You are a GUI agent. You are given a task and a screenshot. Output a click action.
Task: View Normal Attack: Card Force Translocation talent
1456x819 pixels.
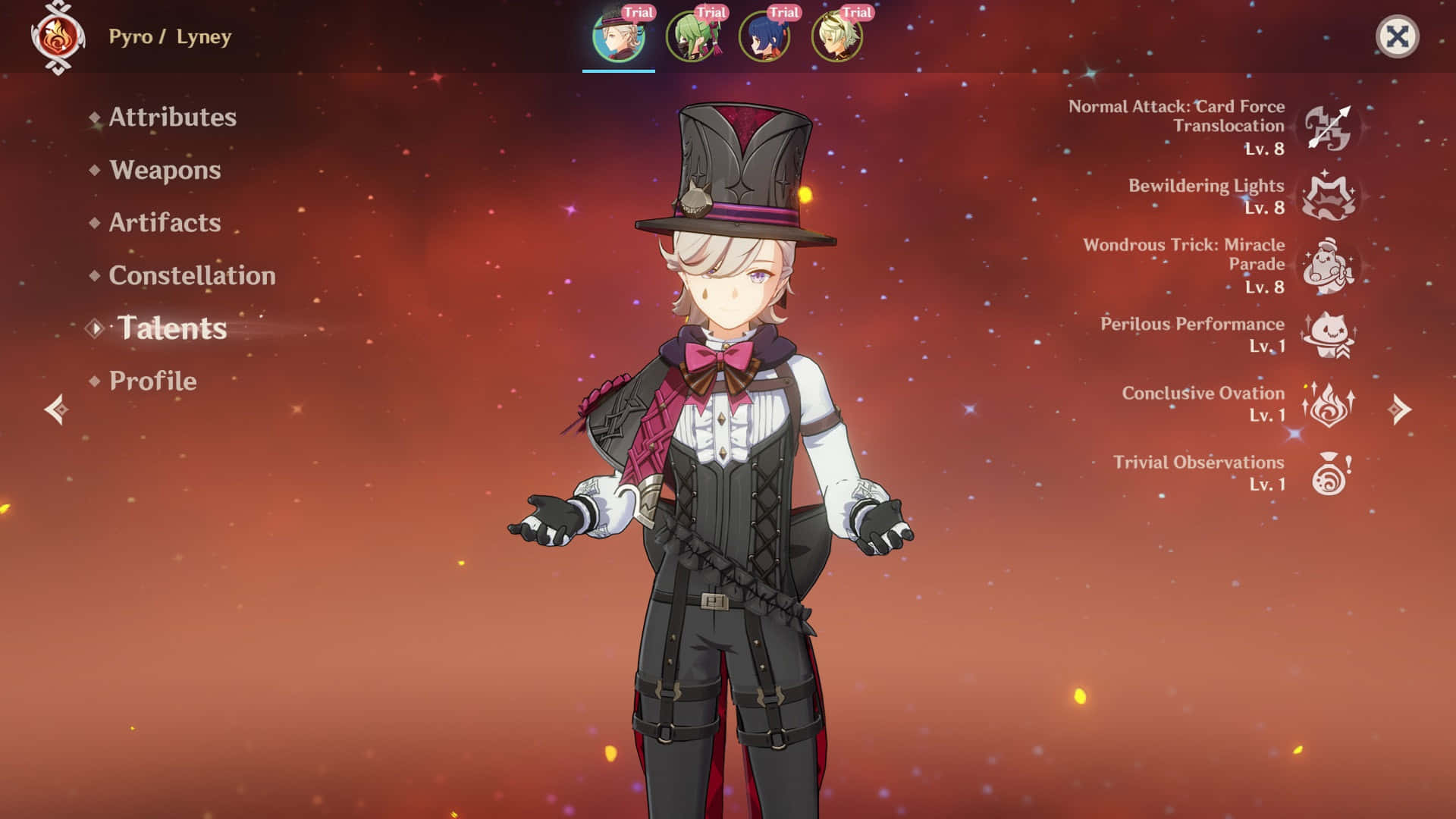coord(1329,127)
